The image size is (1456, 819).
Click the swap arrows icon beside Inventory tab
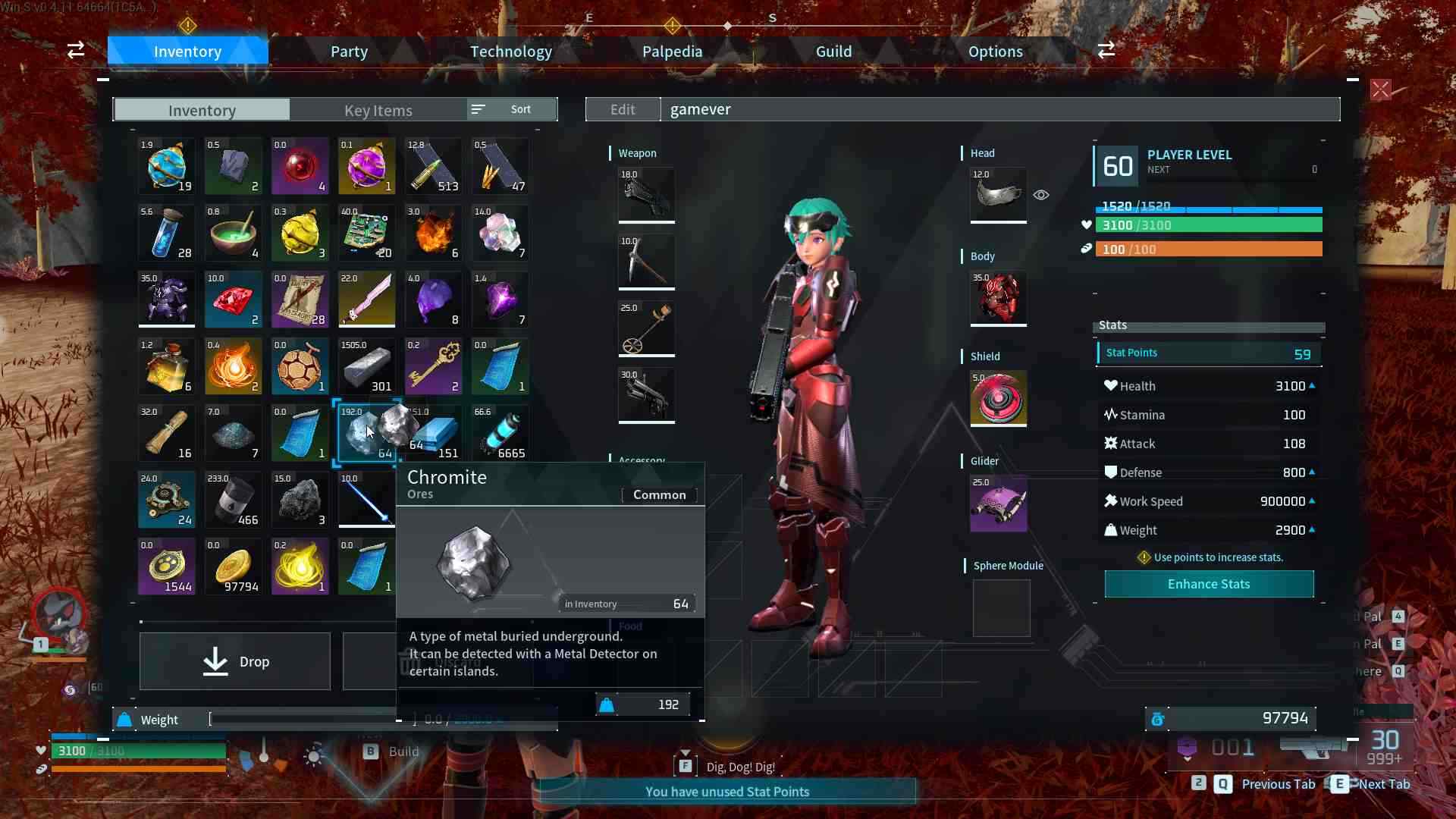click(75, 49)
